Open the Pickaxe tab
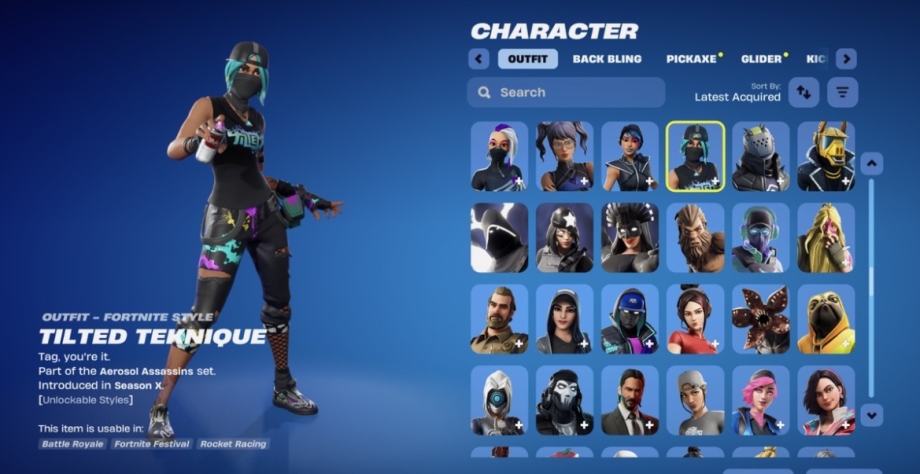 (x=691, y=59)
